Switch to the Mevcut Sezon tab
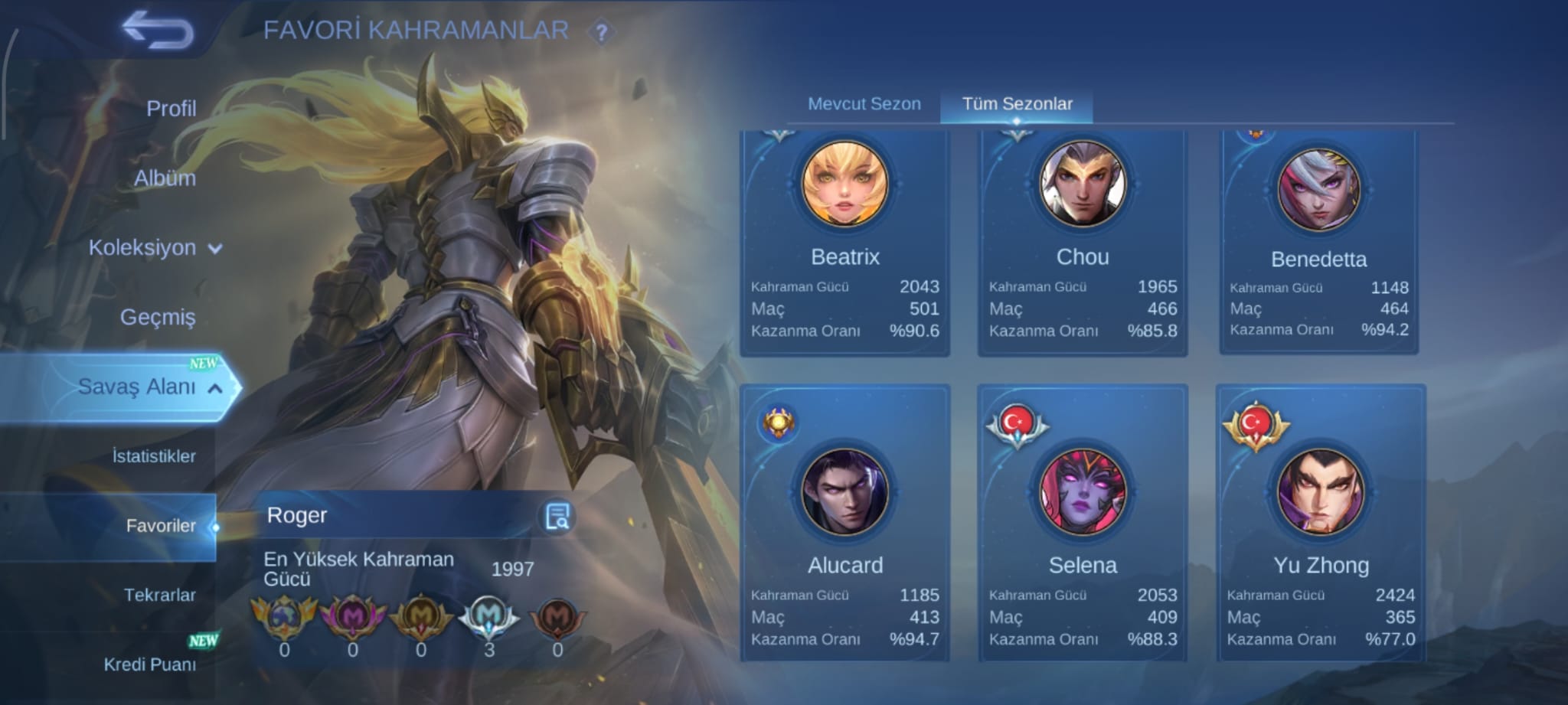This screenshot has height=705, width=1568. pyautogui.click(x=864, y=104)
